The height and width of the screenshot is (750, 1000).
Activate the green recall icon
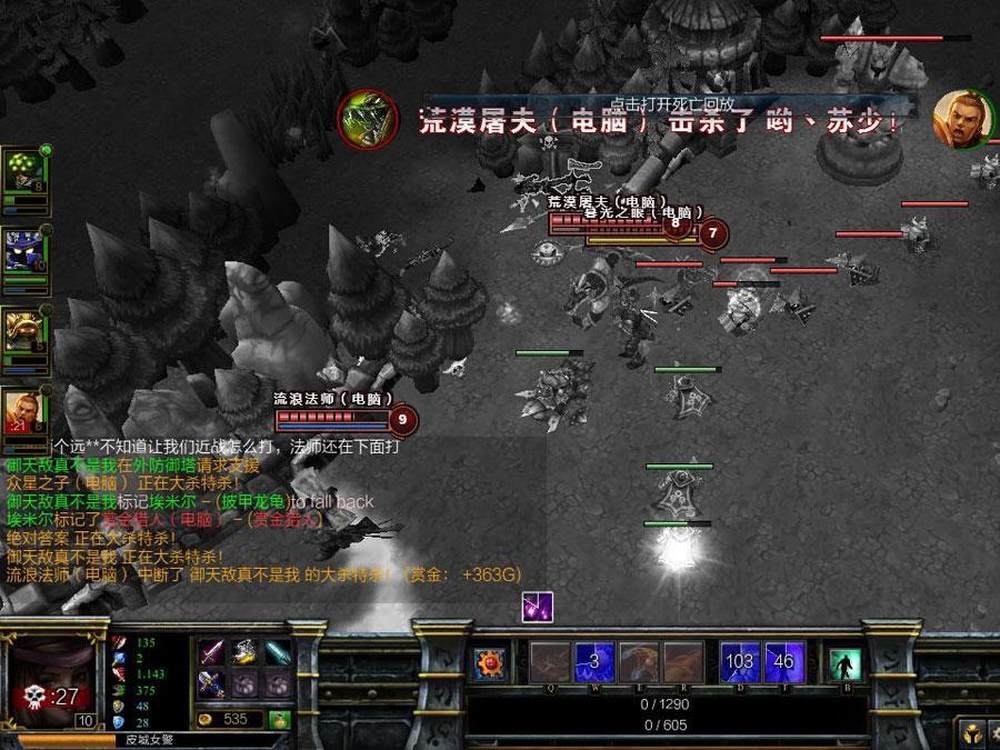pyautogui.click(x=845, y=664)
